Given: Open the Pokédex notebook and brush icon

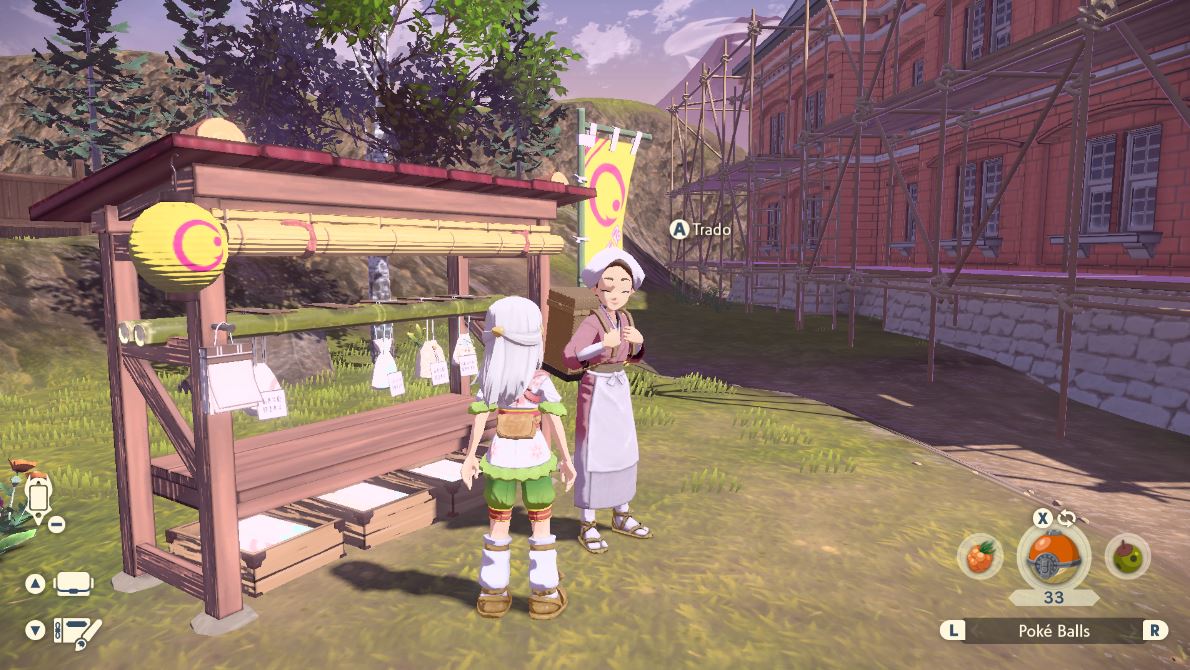Looking at the screenshot, I should (78, 631).
